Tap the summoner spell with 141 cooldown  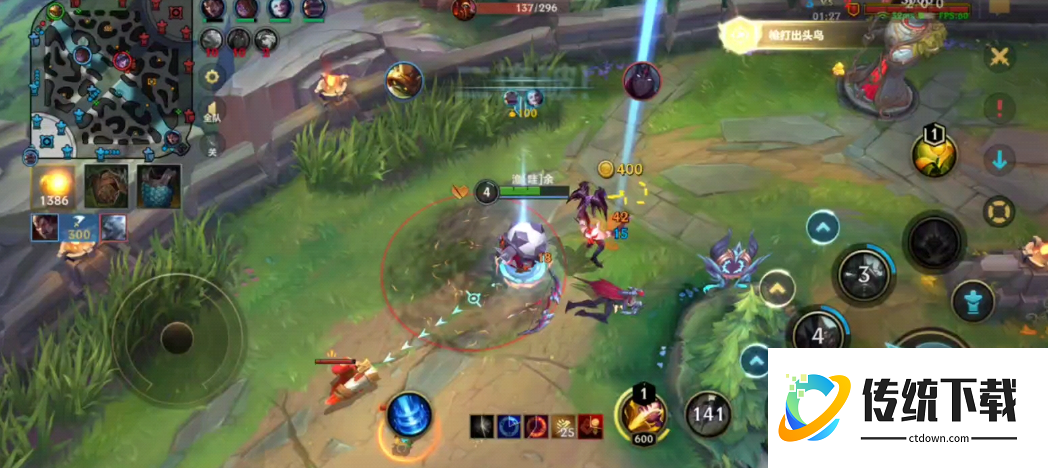709,412
